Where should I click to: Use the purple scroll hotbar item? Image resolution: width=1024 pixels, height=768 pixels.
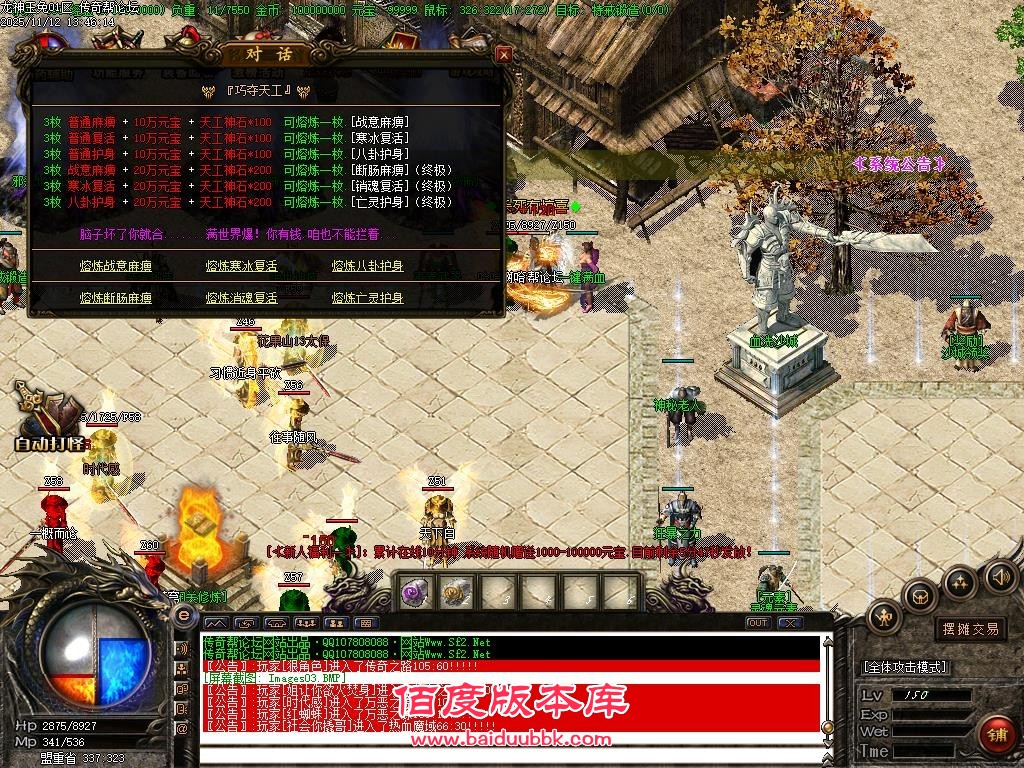pyautogui.click(x=414, y=592)
